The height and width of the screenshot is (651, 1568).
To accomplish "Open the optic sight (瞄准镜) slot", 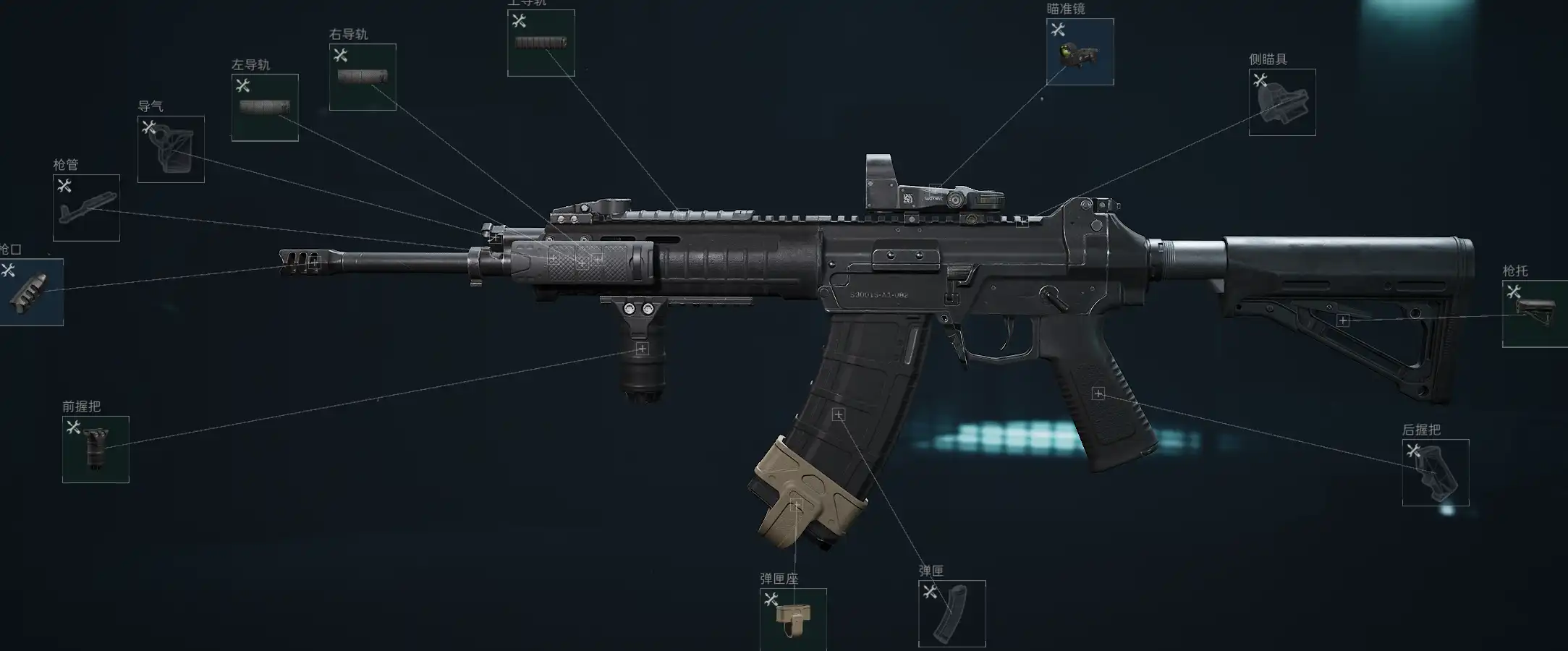I will click(1080, 52).
